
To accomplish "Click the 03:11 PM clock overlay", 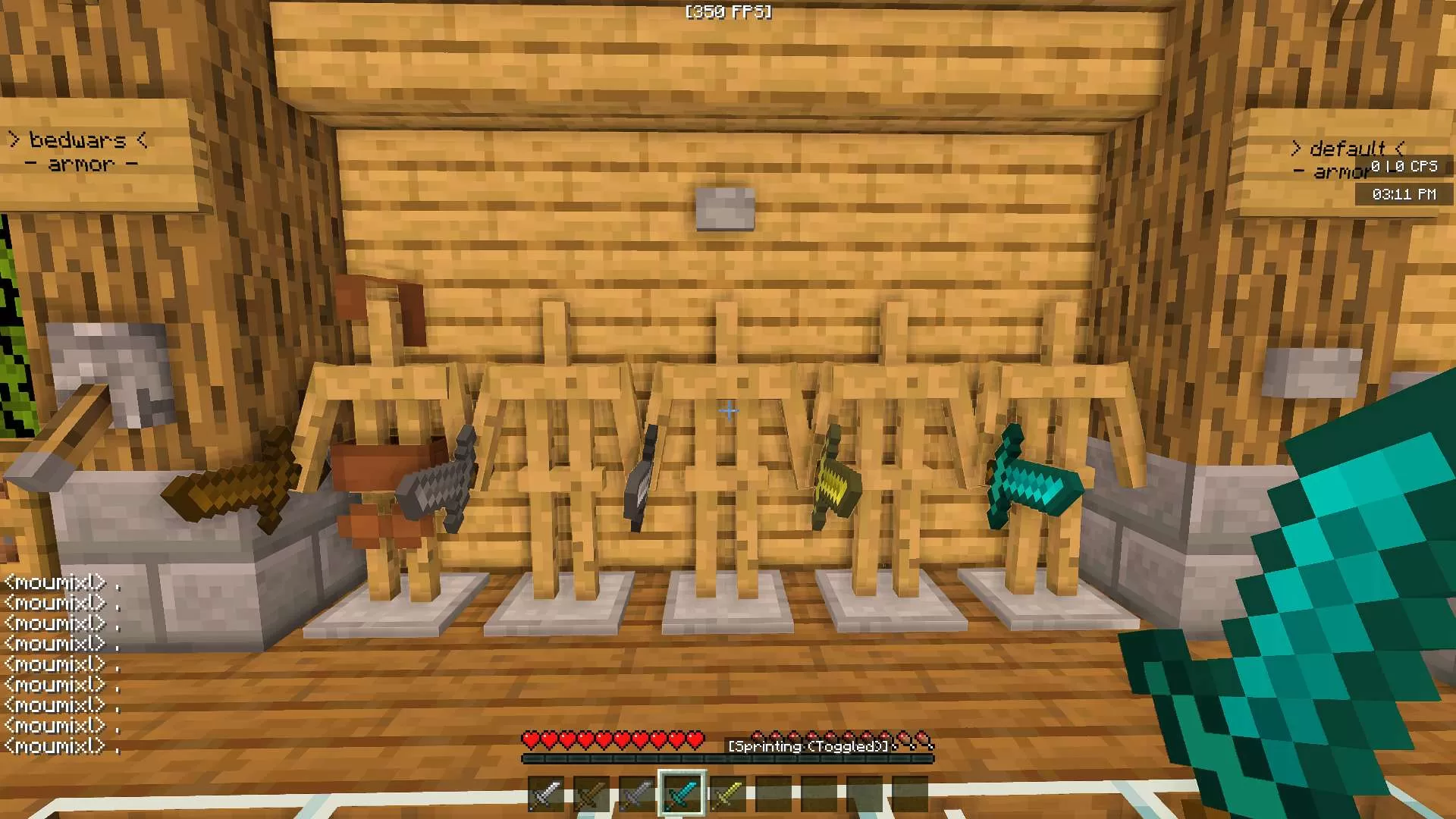I will click(x=1404, y=193).
